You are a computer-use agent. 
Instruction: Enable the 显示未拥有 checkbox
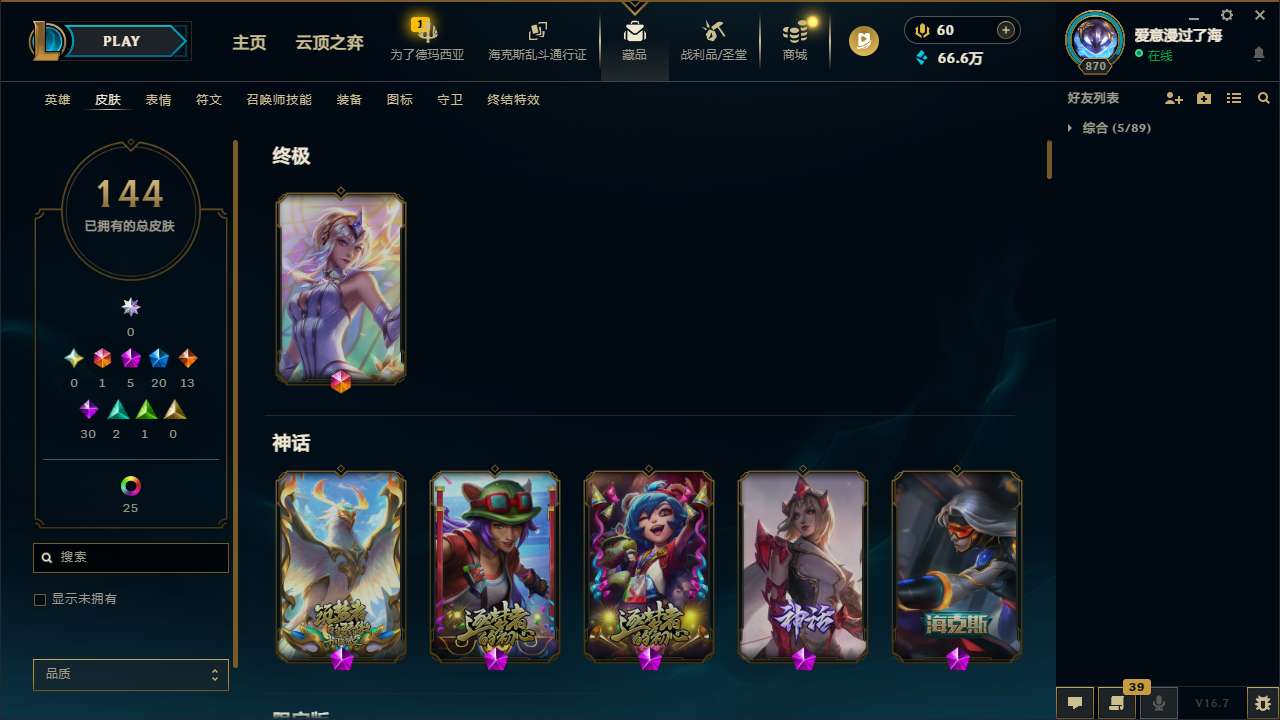pos(40,599)
